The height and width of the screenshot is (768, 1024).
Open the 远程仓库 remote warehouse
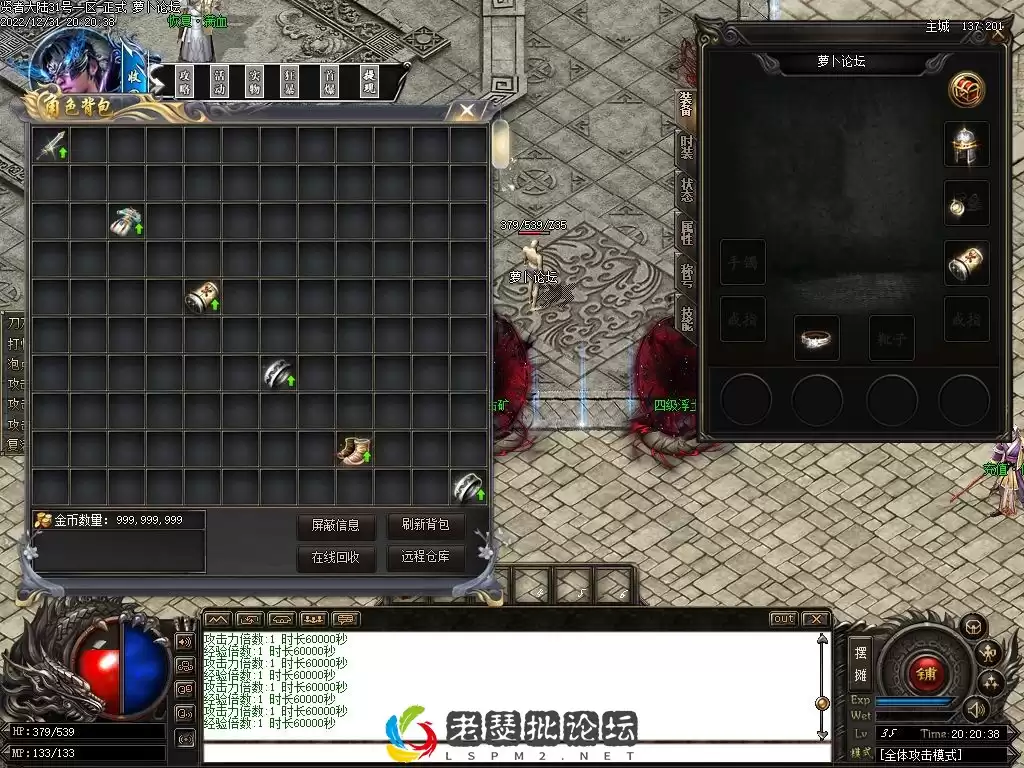[425, 558]
